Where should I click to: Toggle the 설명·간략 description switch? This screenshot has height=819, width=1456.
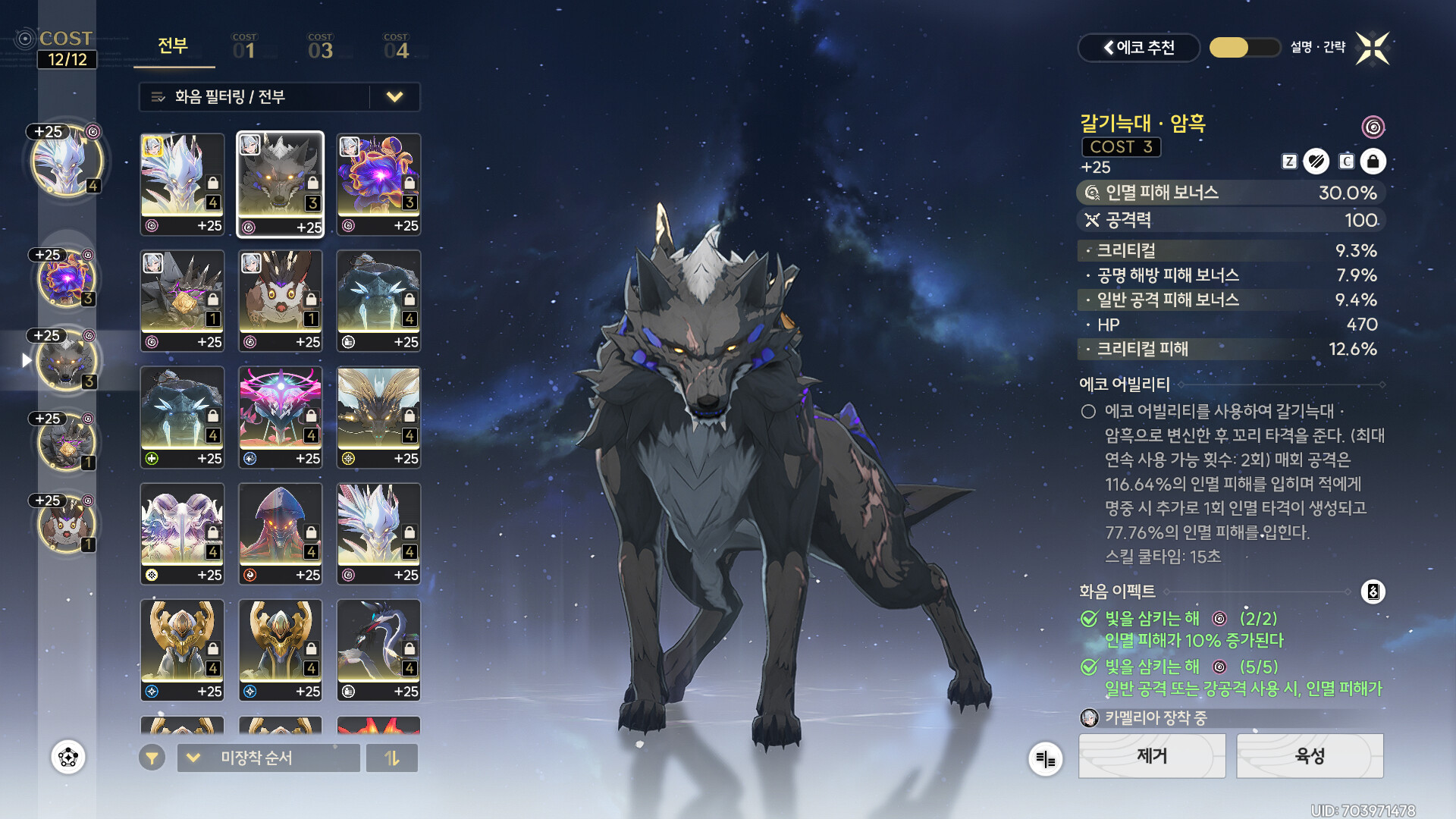[x=1244, y=48]
